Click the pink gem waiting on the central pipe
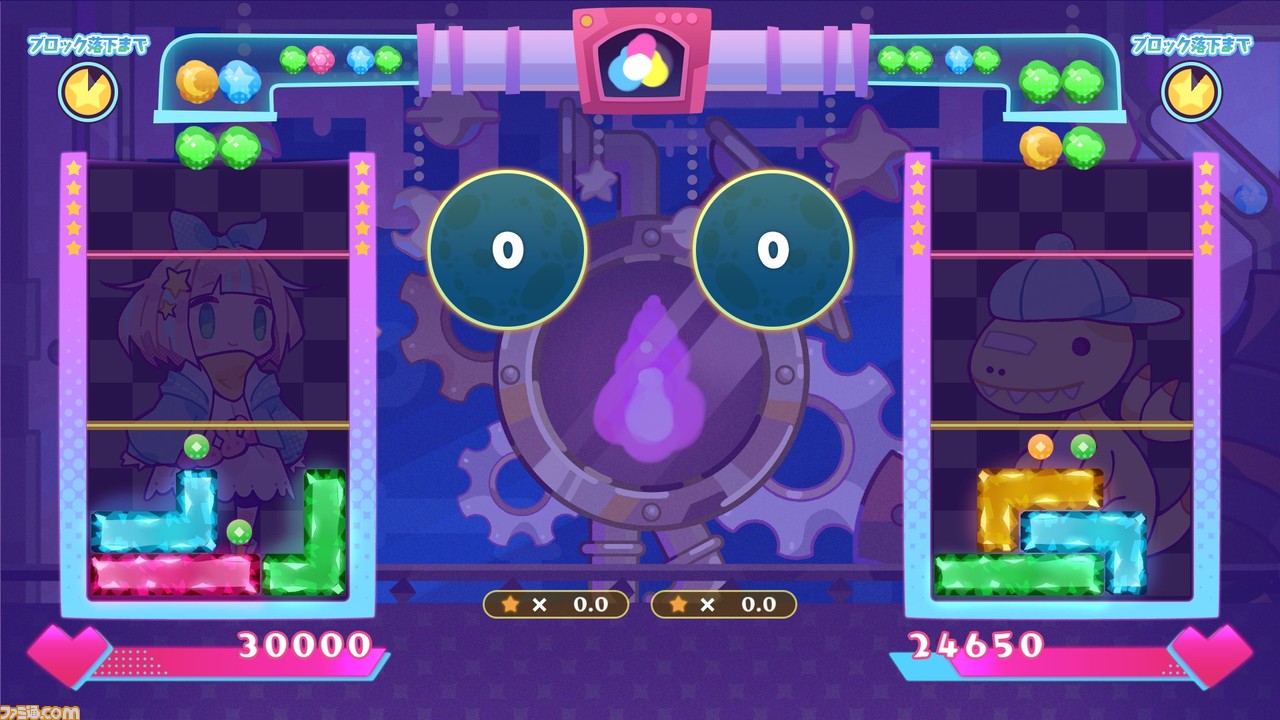This screenshot has width=1280, height=720. [x=322, y=58]
